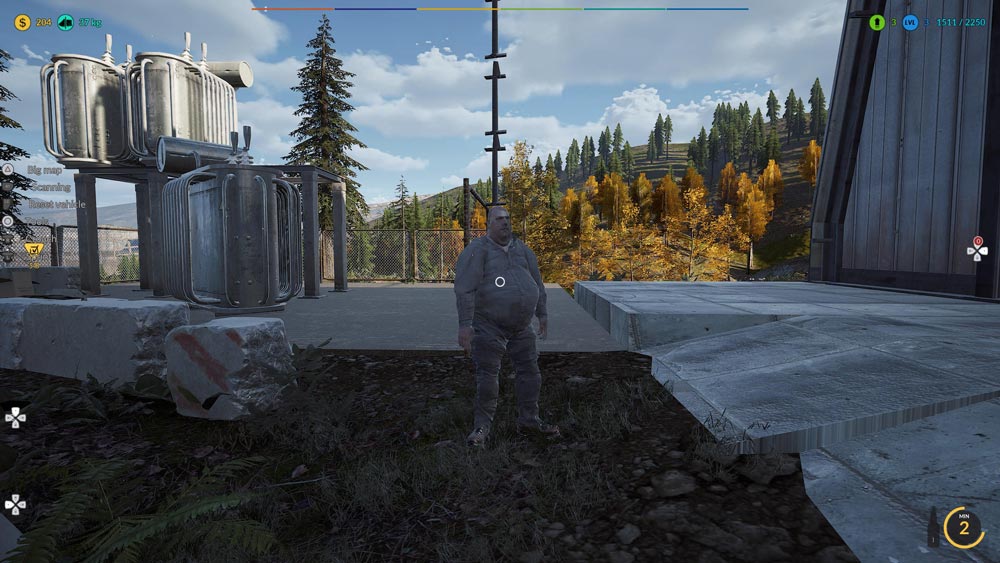The width and height of the screenshot is (1000, 563).
Task: Open the green upgrade arrow icon
Action: (x=877, y=22)
